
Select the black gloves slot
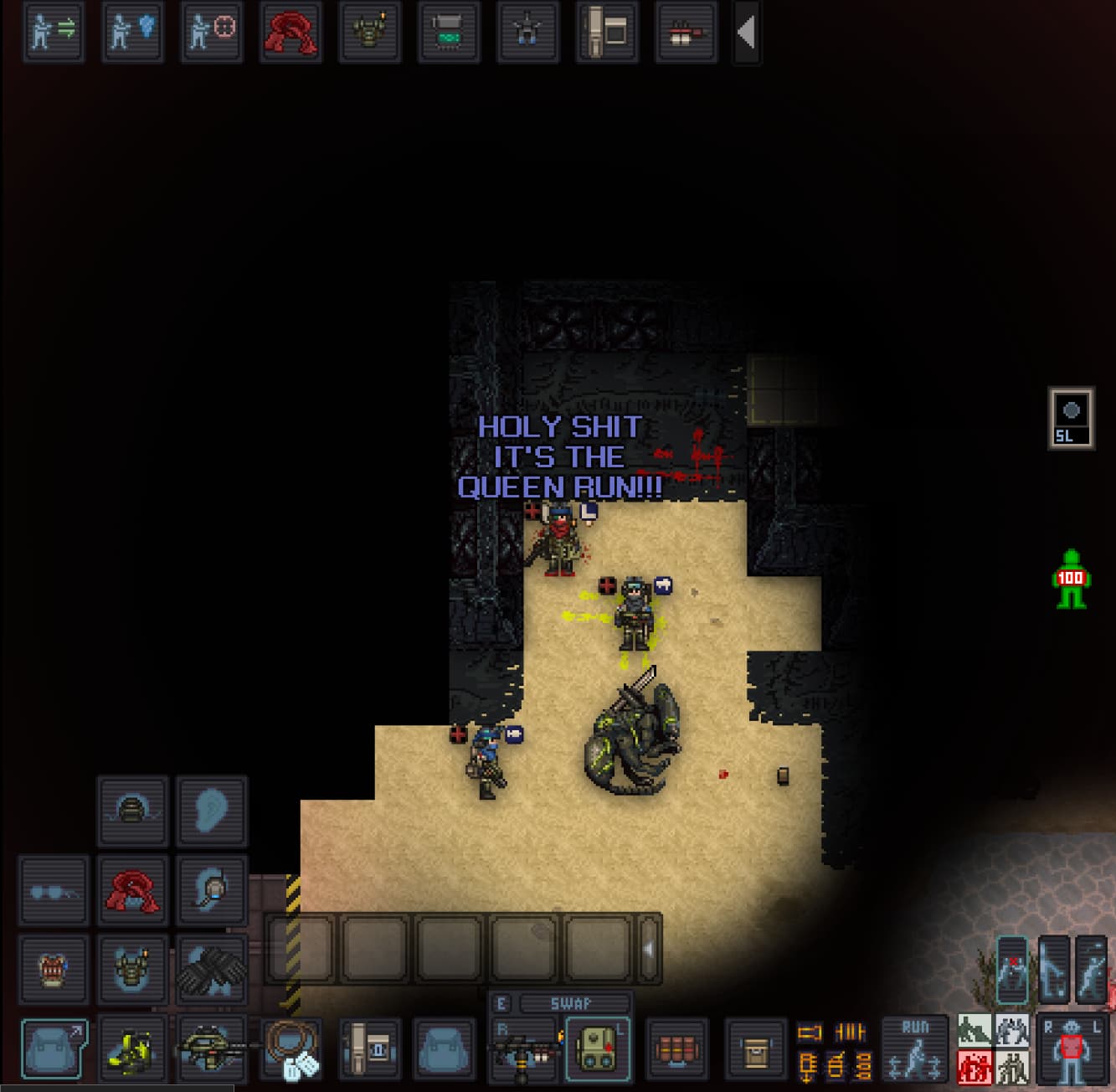pos(211,969)
